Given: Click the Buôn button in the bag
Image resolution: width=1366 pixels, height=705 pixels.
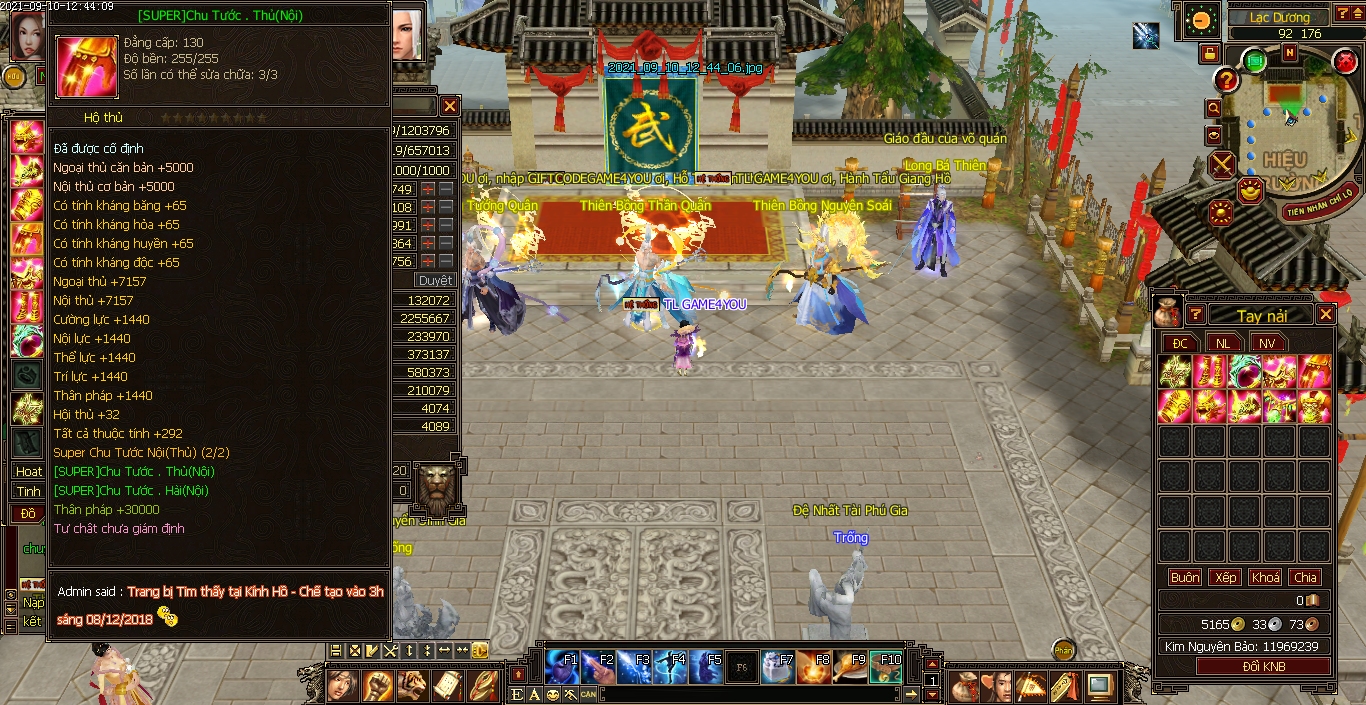Looking at the screenshot, I should [x=1185, y=577].
